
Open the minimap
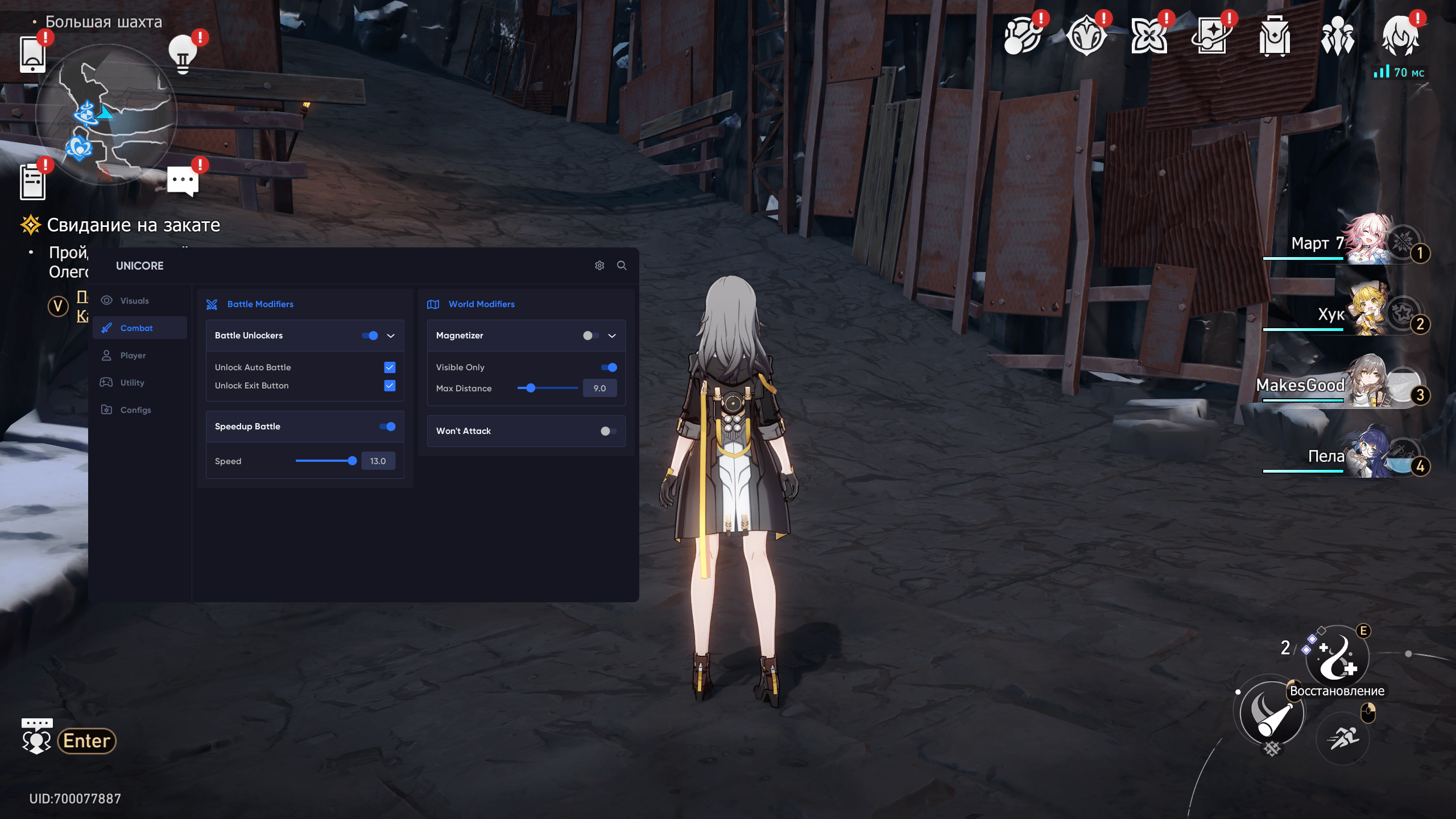click(x=106, y=114)
